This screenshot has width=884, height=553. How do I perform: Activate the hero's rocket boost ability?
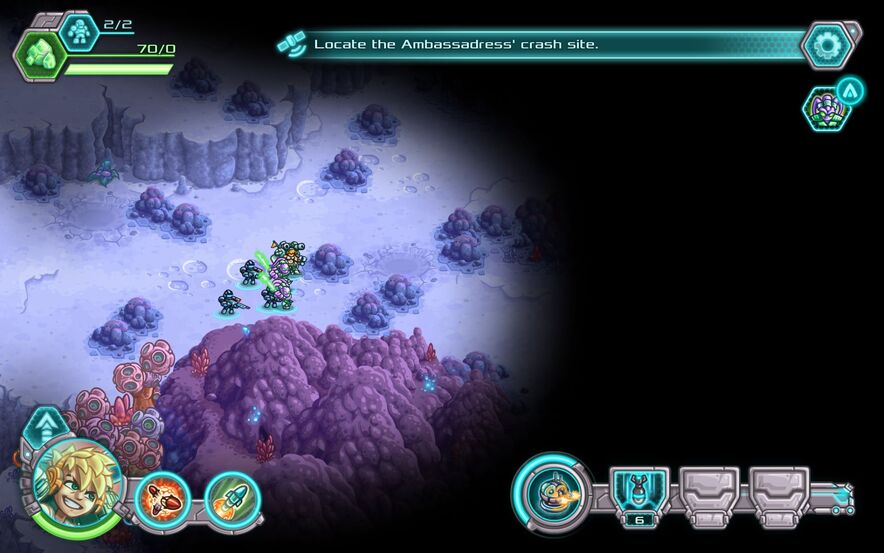coord(232,499)
